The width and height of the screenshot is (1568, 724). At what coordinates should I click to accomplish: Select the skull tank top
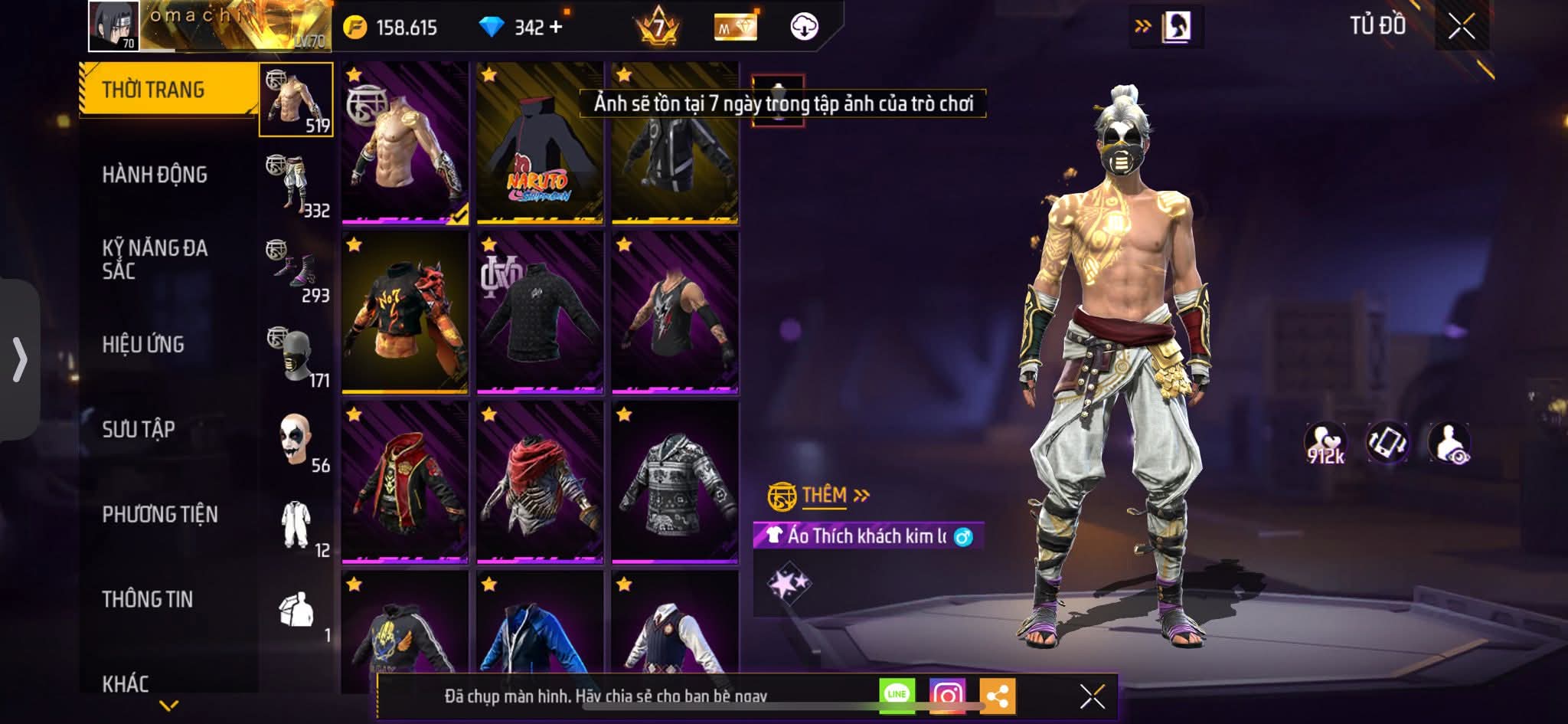pos(675,313)
